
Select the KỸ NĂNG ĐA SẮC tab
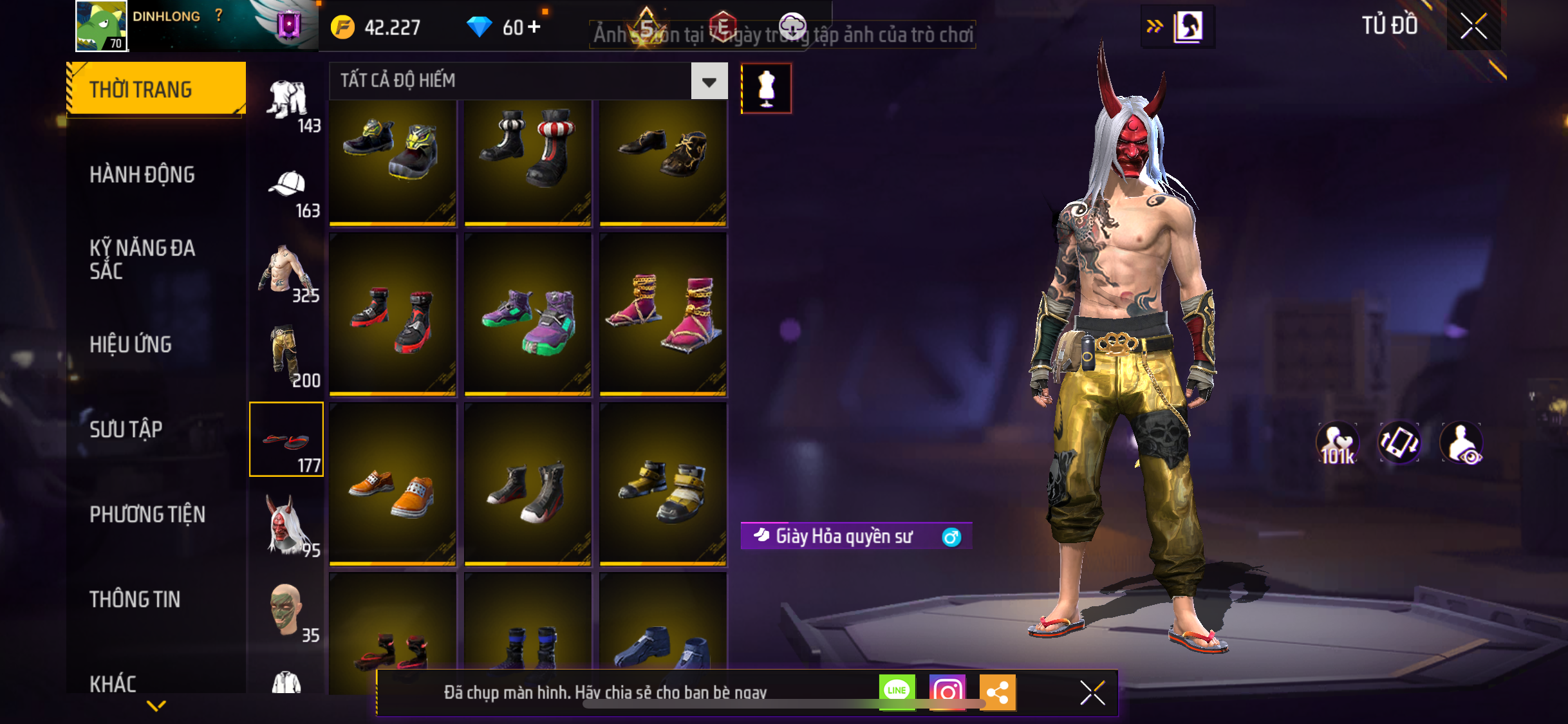pos(142,259)
